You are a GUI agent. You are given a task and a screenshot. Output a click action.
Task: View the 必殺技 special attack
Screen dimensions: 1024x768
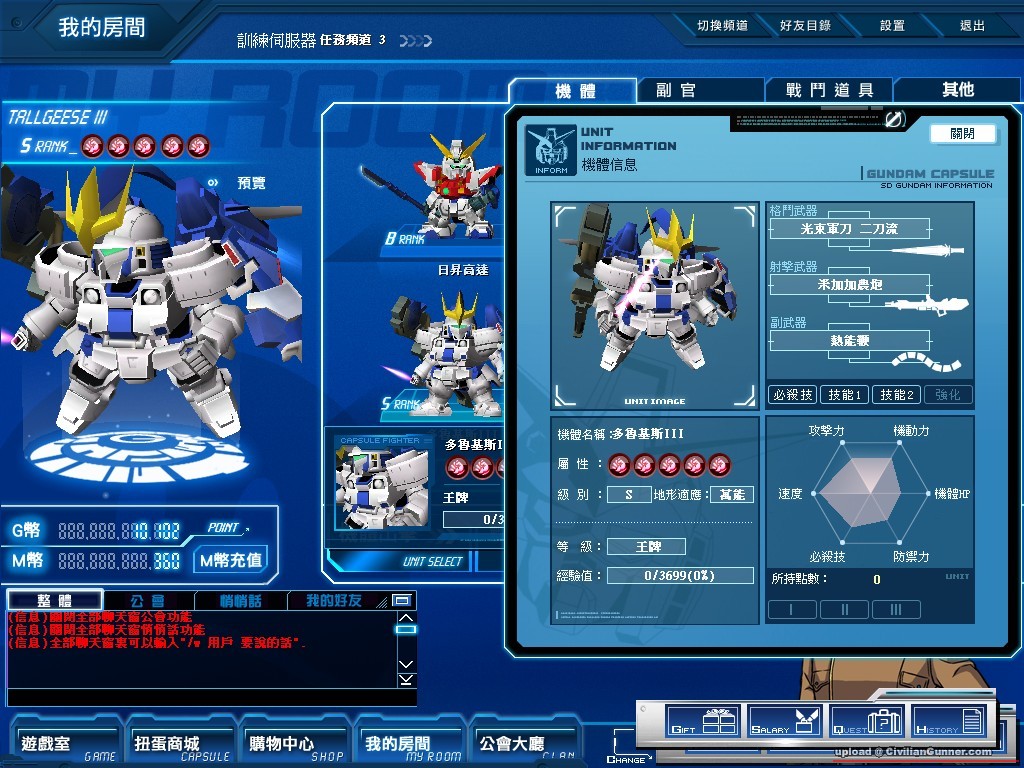pos(792,395)
